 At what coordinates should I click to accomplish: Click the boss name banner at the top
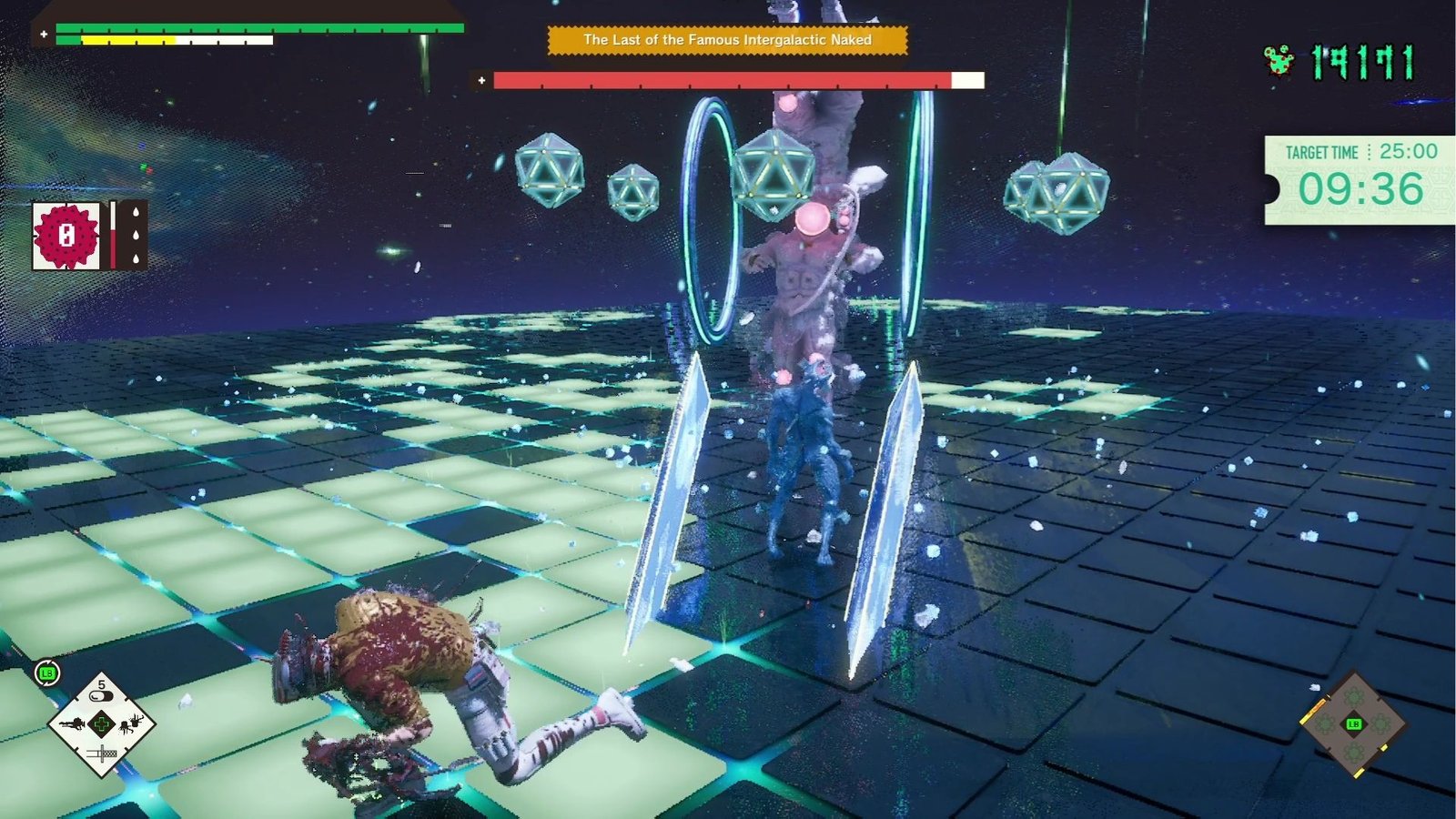click(728, 41)
